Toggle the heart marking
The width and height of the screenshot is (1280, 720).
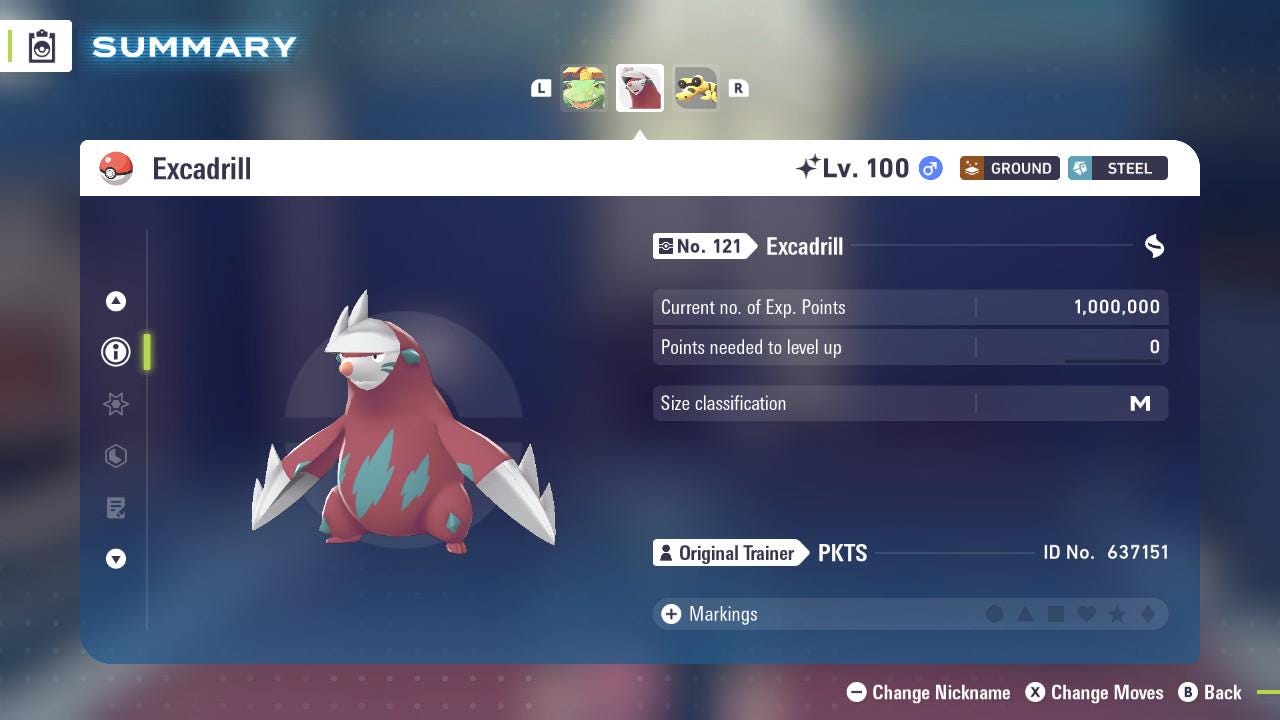coord(1087,614)
